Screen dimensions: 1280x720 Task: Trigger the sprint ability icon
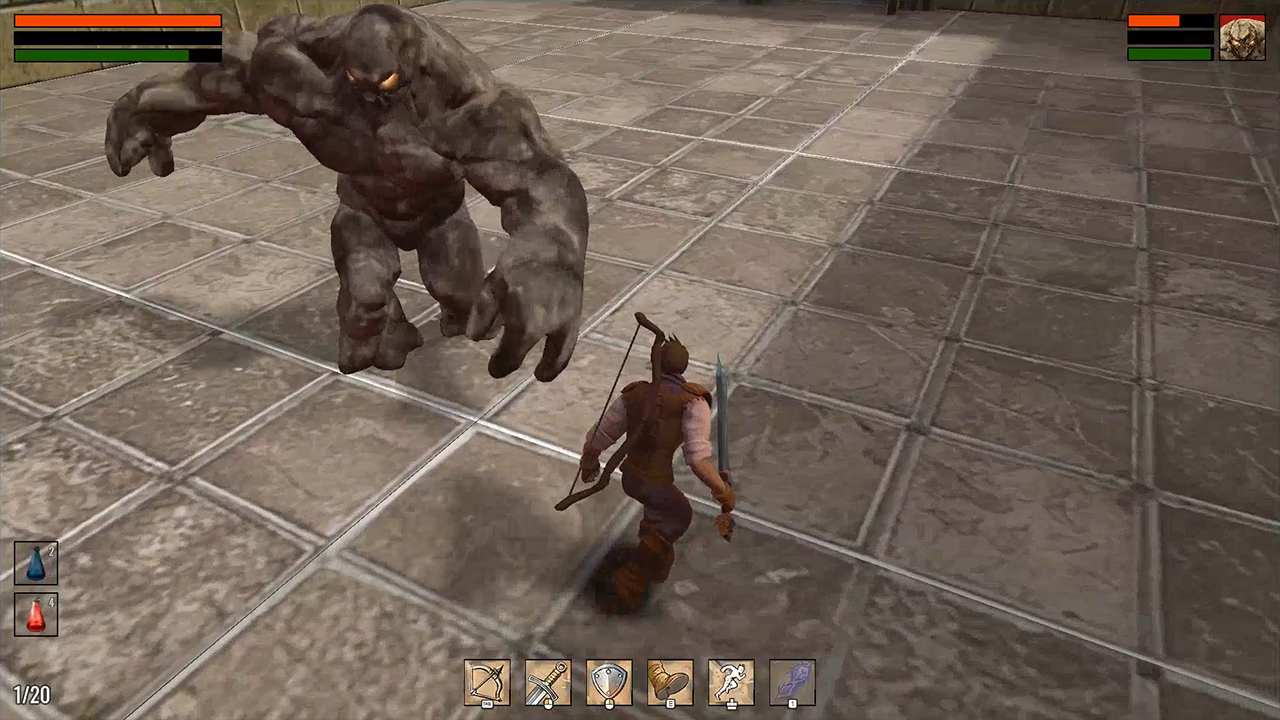tap(731, 682)
